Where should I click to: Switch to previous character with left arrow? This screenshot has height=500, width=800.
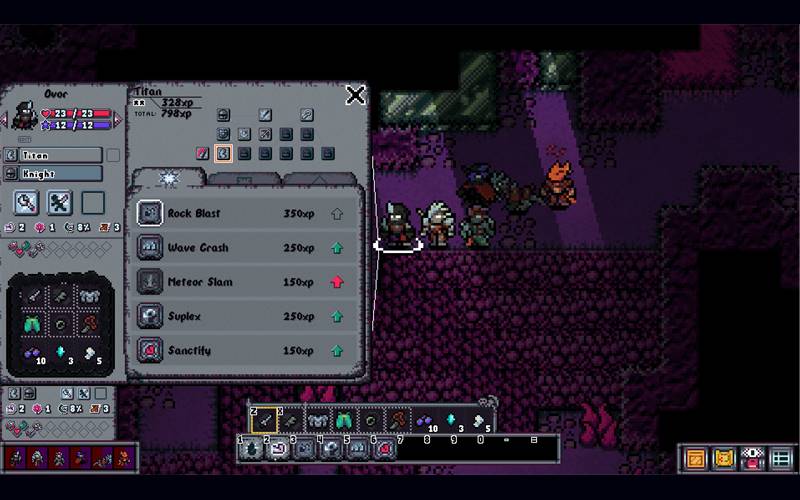coord(4,120)
